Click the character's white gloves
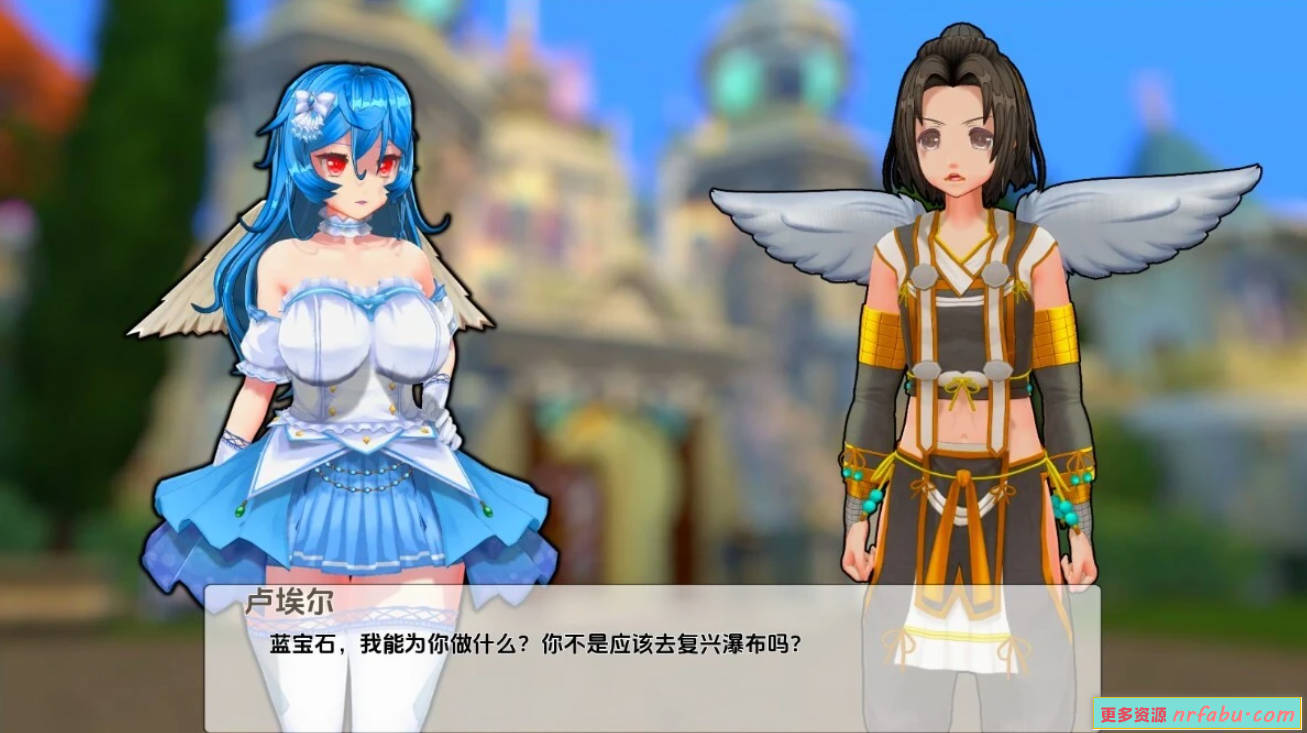Viewport: 1307px width, 733px height. click(439, 420)
